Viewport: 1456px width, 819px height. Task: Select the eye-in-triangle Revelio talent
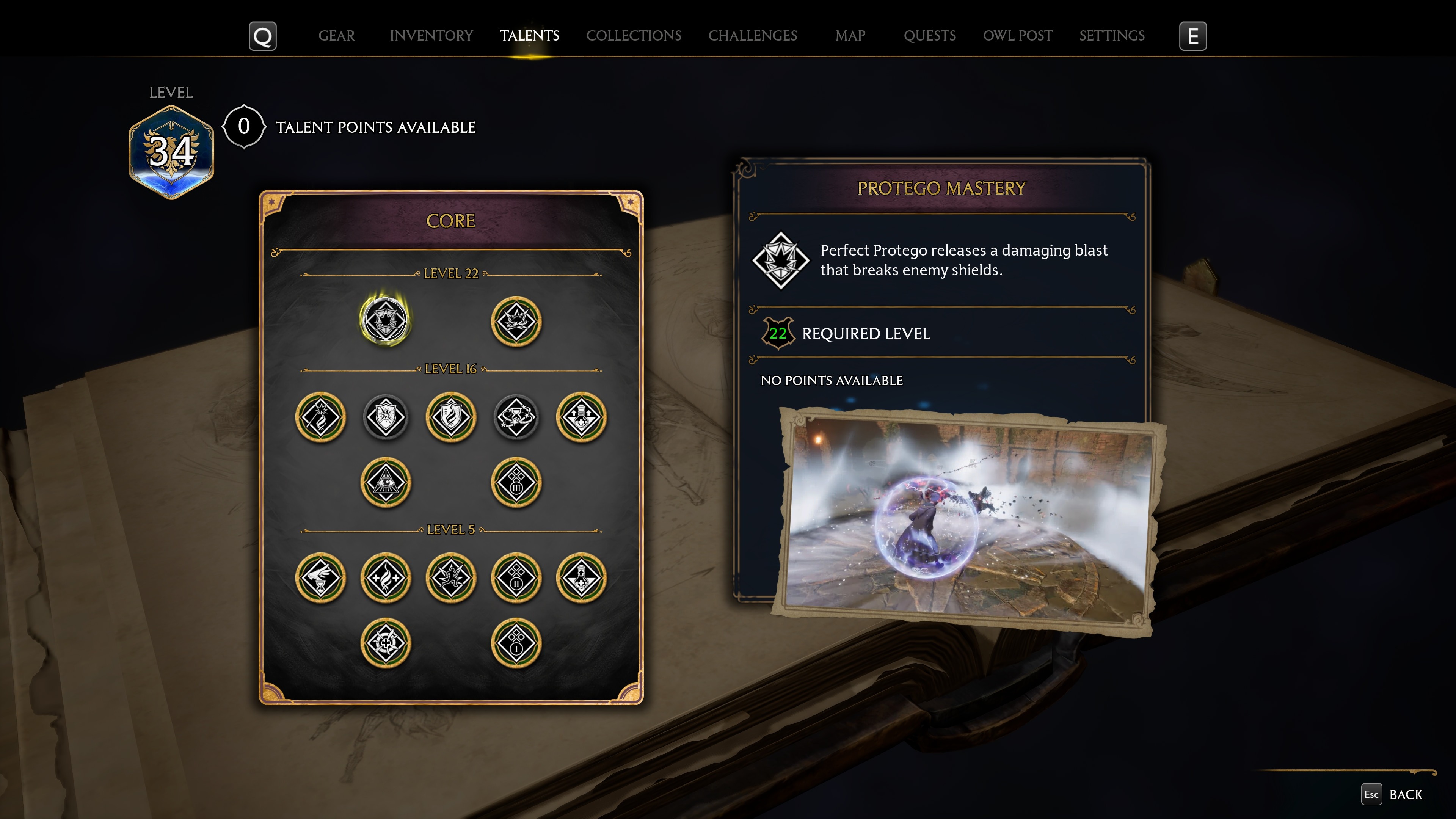386,482
